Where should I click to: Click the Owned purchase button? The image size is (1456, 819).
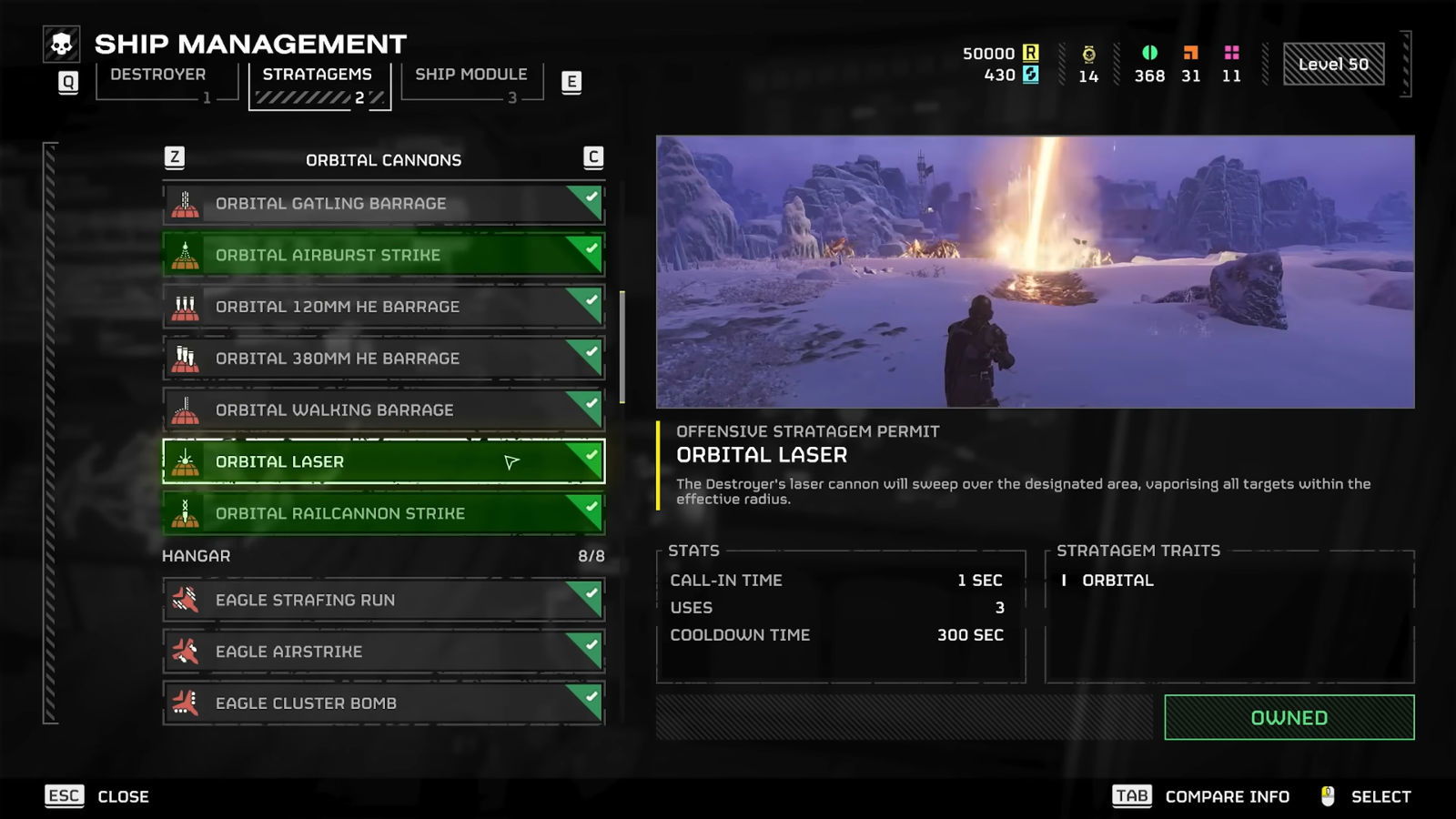1289,718
